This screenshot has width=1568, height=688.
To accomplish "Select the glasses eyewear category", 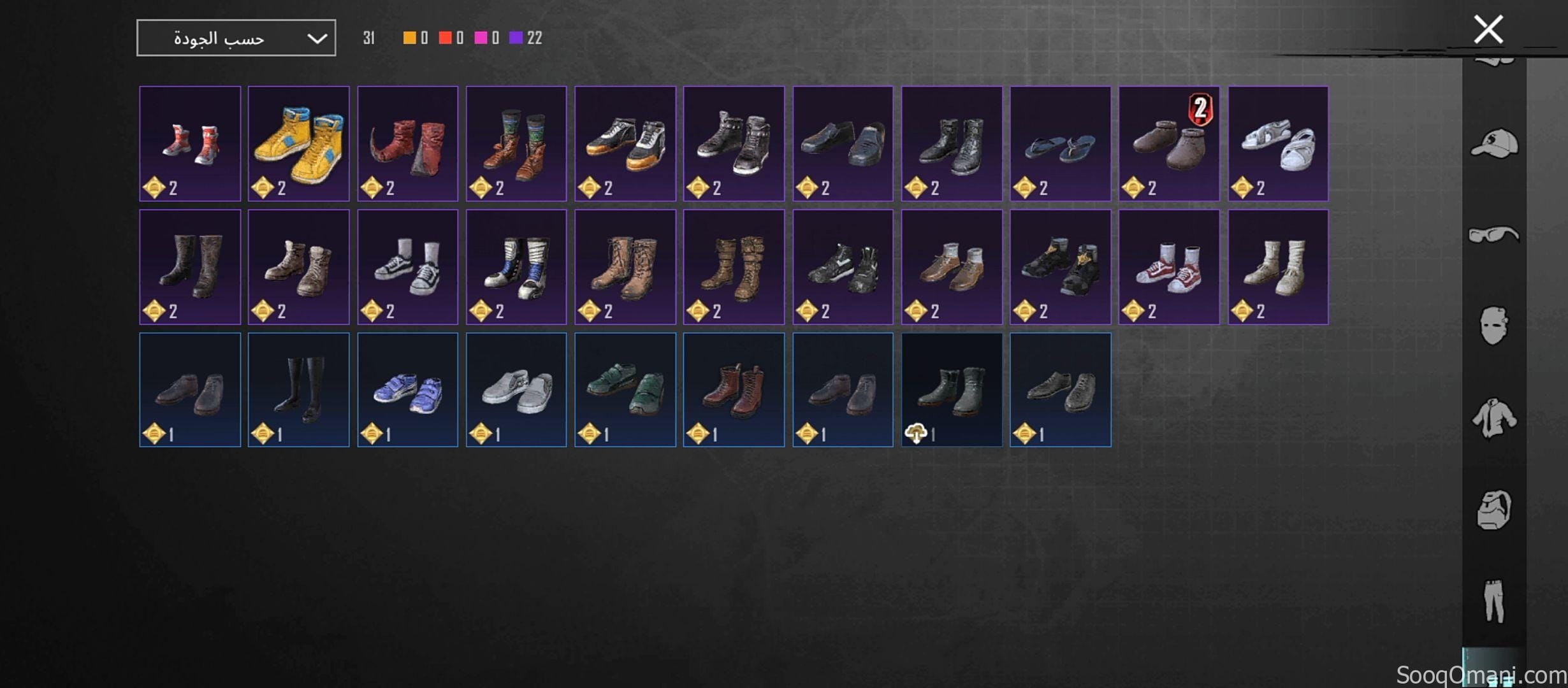I will pyautogui.click(x=1495, y=234).
